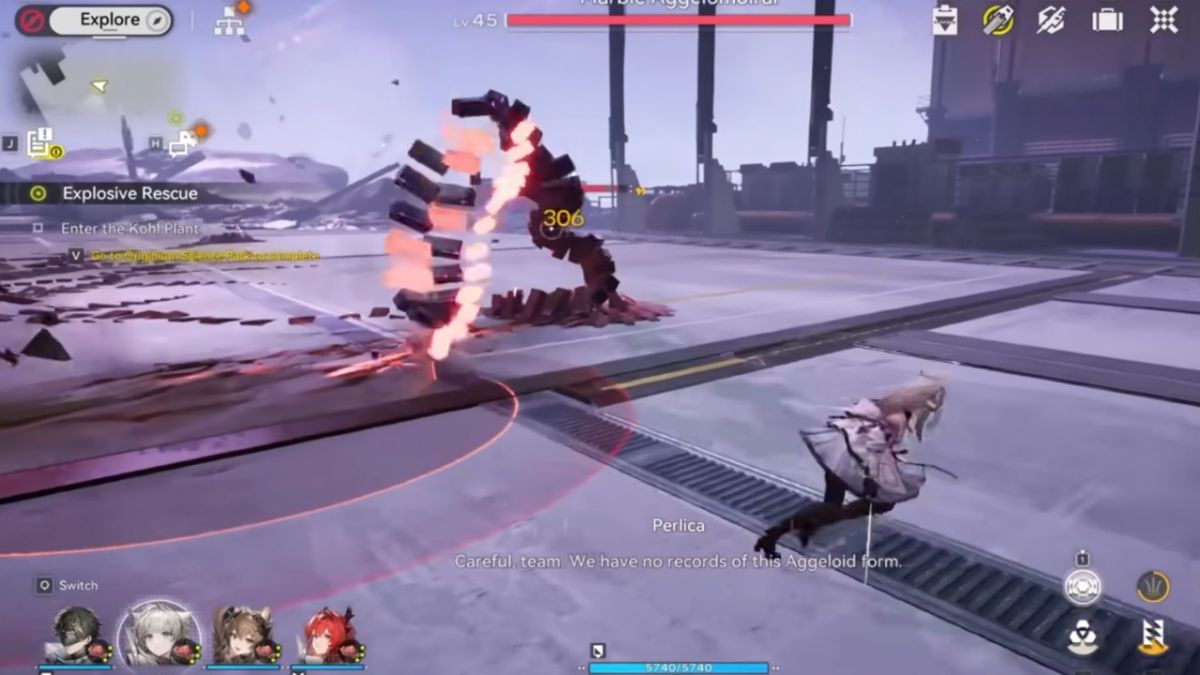1200x675 pixels.
Task: Switch to the red-haired operator portrait
Action: (x=328, y=635)
